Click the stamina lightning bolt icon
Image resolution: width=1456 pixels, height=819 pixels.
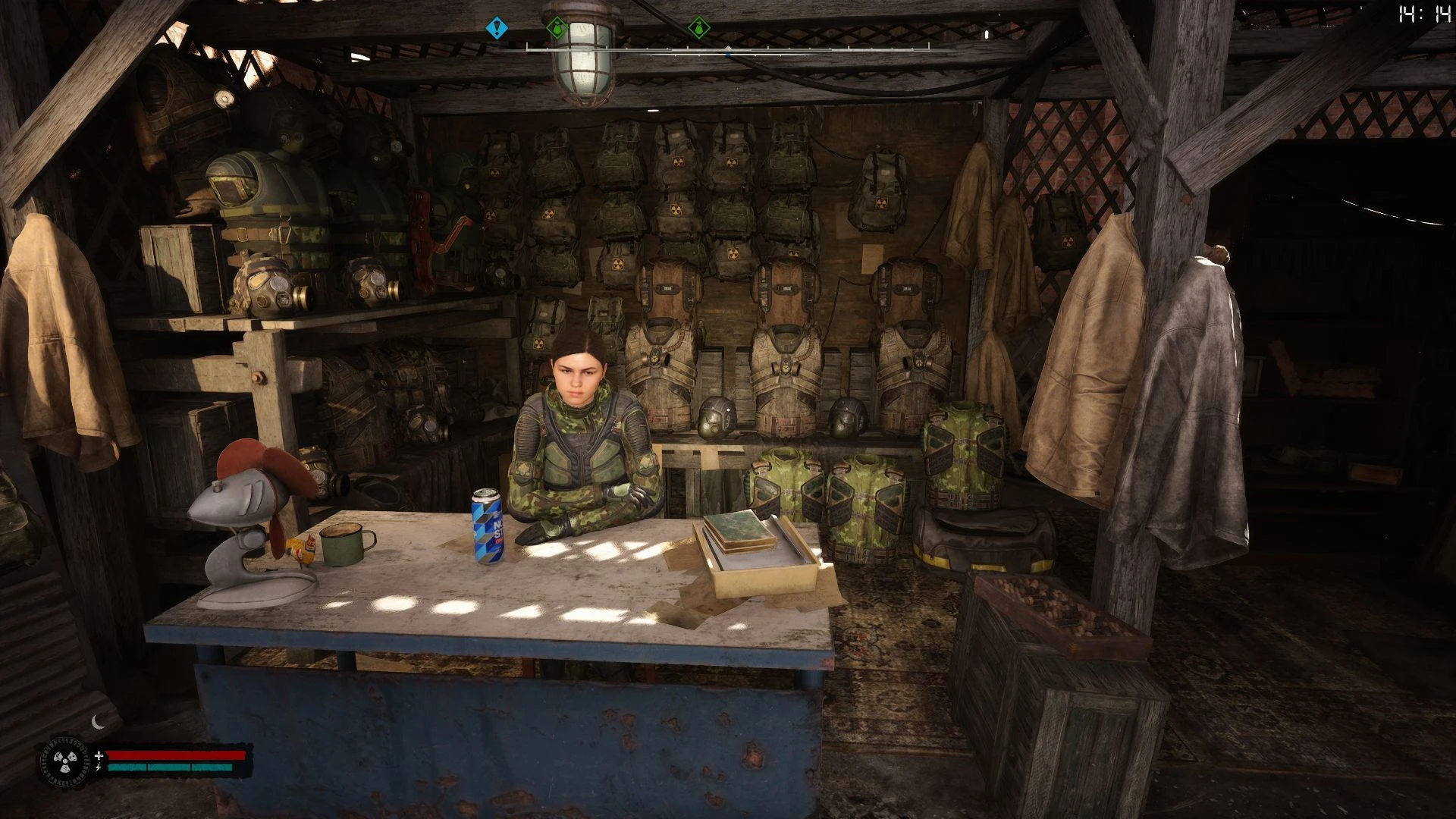pyautogui.click(x=98, y=767)
